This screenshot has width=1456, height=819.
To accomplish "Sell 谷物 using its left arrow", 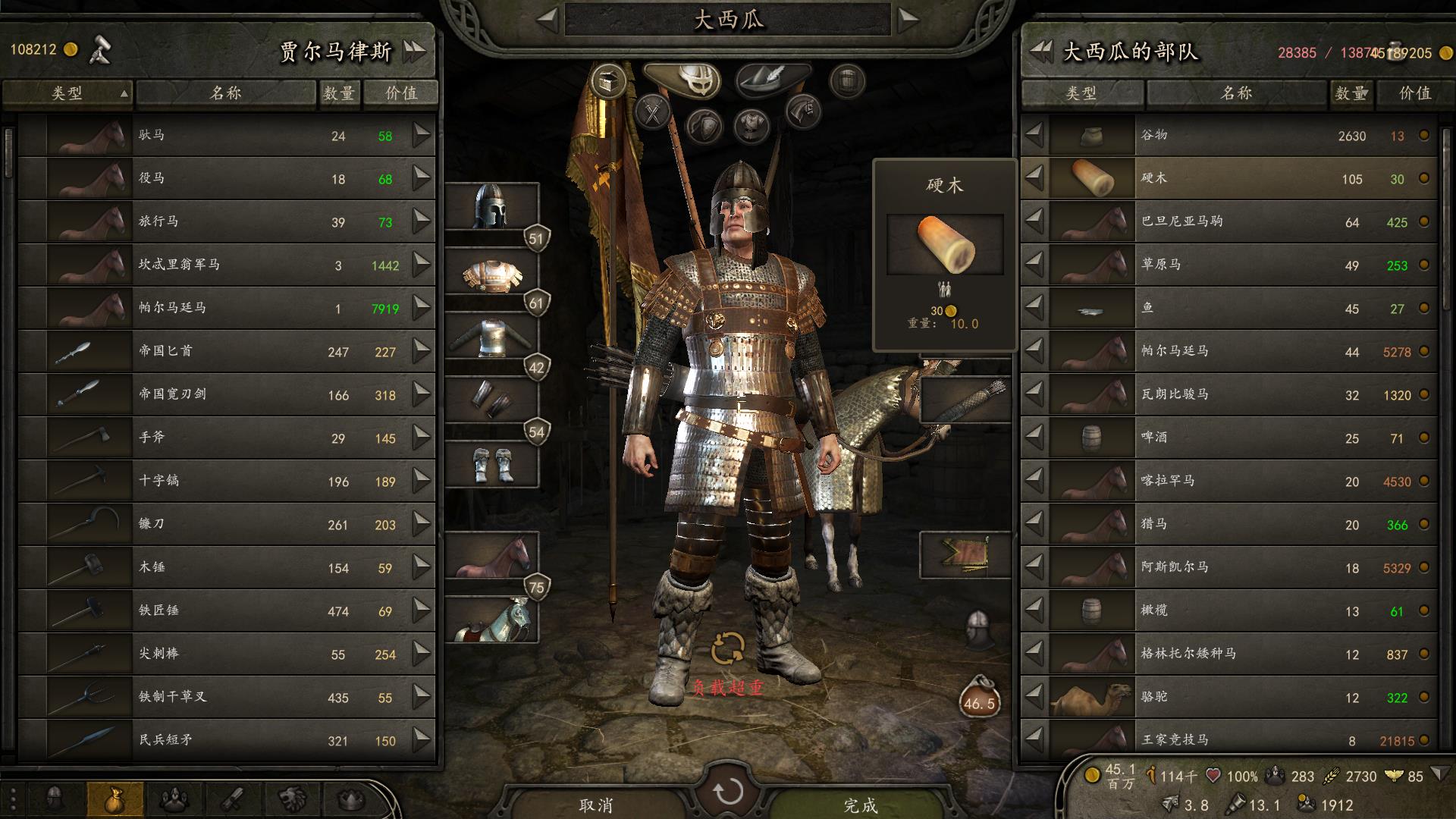I will pyautogui.click(x=1034, y=136).
